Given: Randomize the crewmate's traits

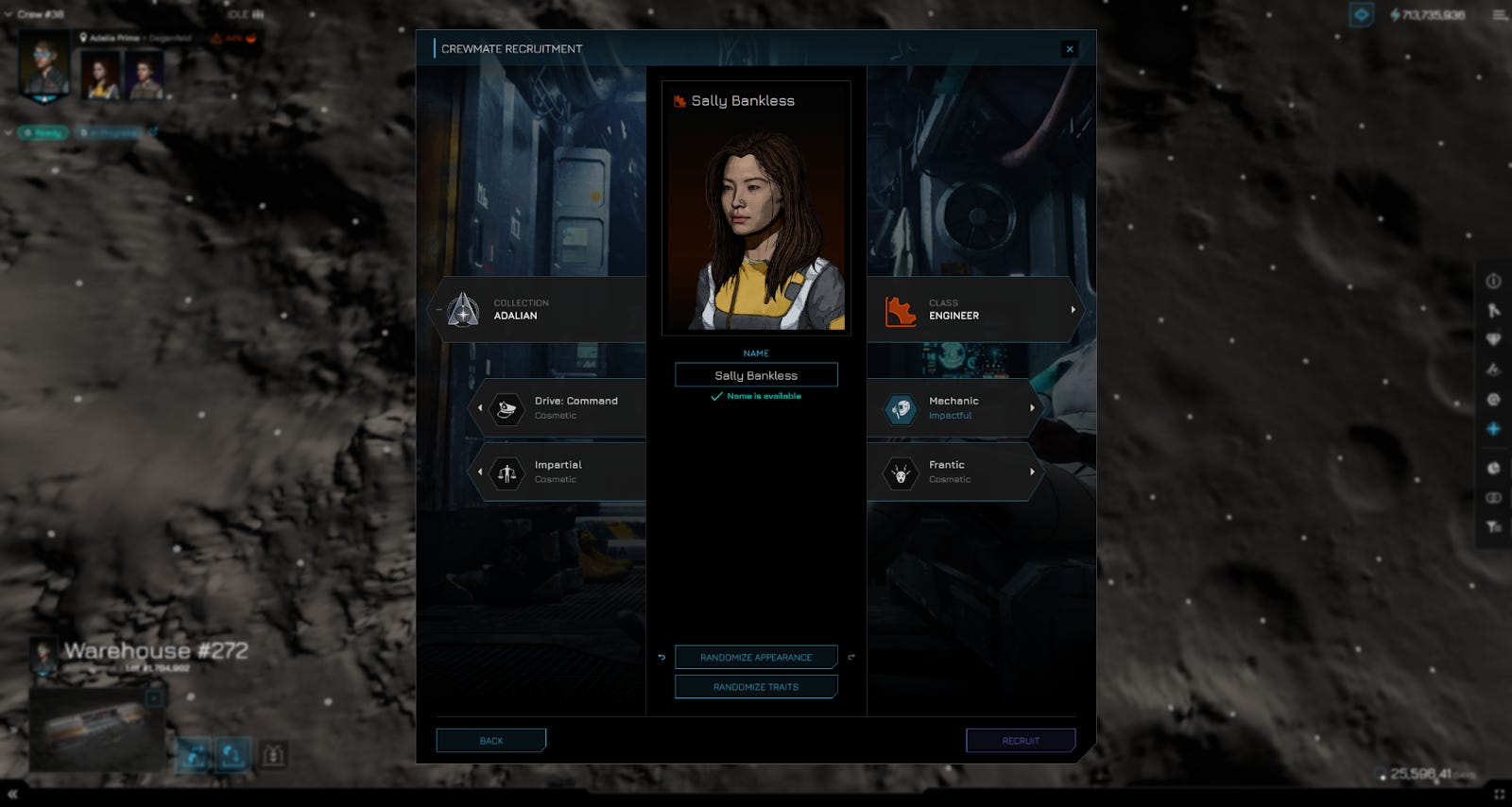Looking at the screenshot, I should (x=756, y=687).
